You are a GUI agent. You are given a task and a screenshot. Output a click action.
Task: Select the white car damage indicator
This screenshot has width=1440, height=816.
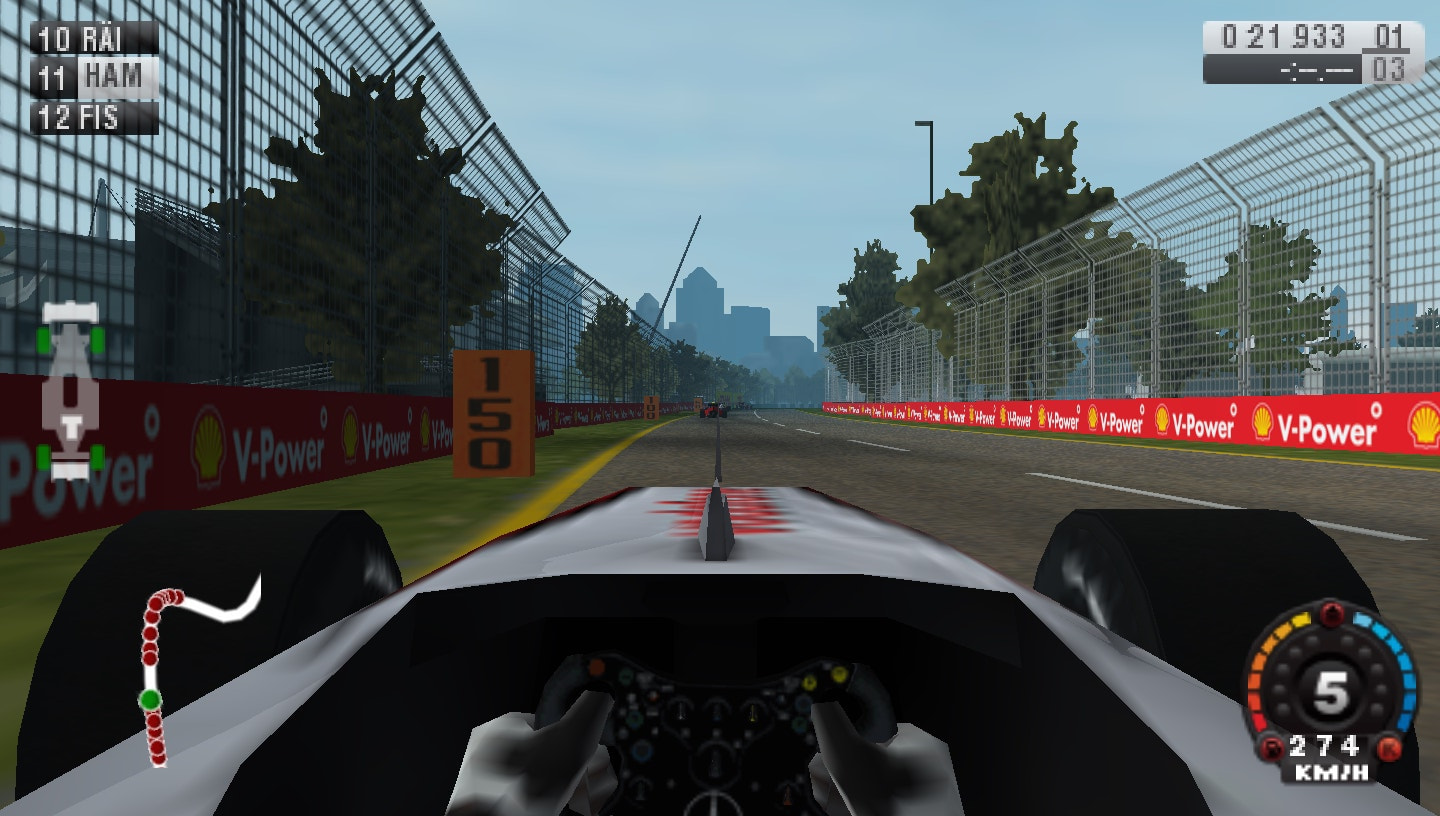72,395
